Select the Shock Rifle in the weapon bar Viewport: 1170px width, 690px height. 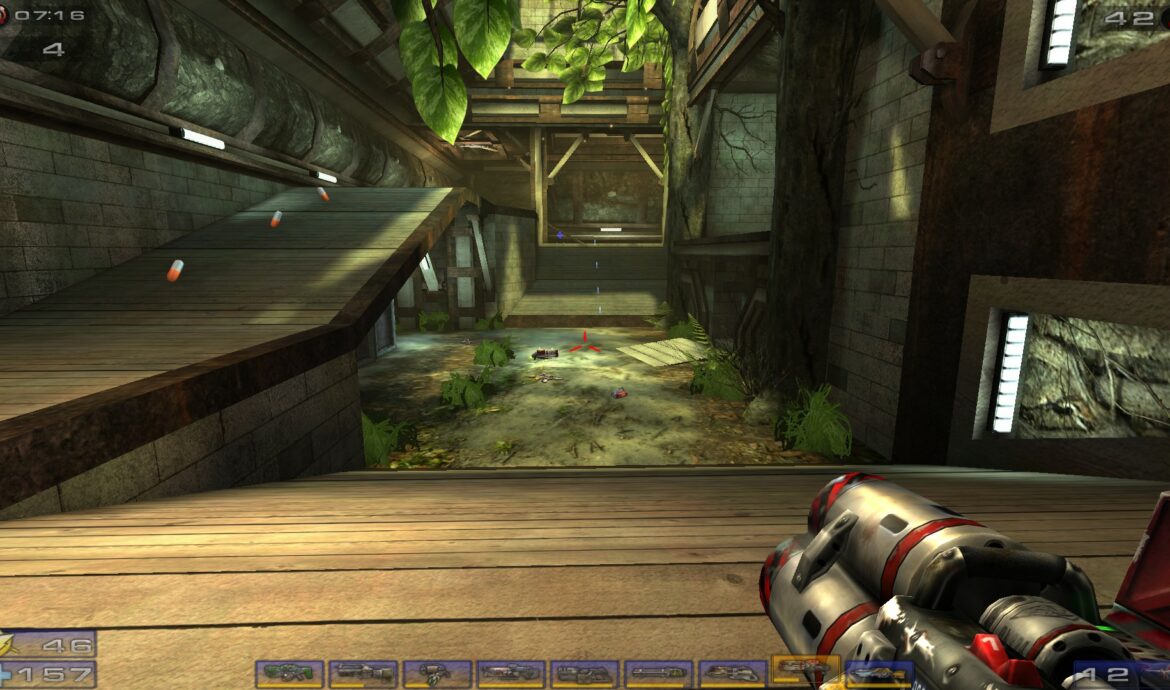(511, 674)
